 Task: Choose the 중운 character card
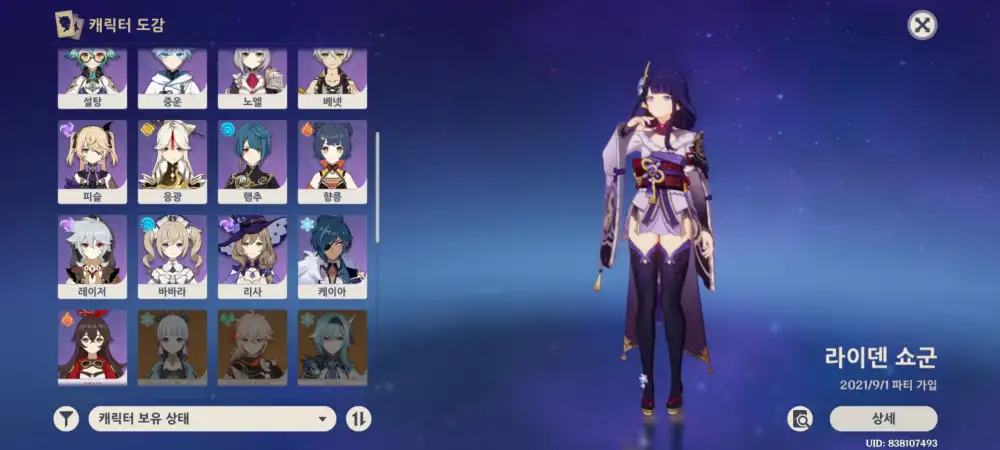tap(172, 77)
